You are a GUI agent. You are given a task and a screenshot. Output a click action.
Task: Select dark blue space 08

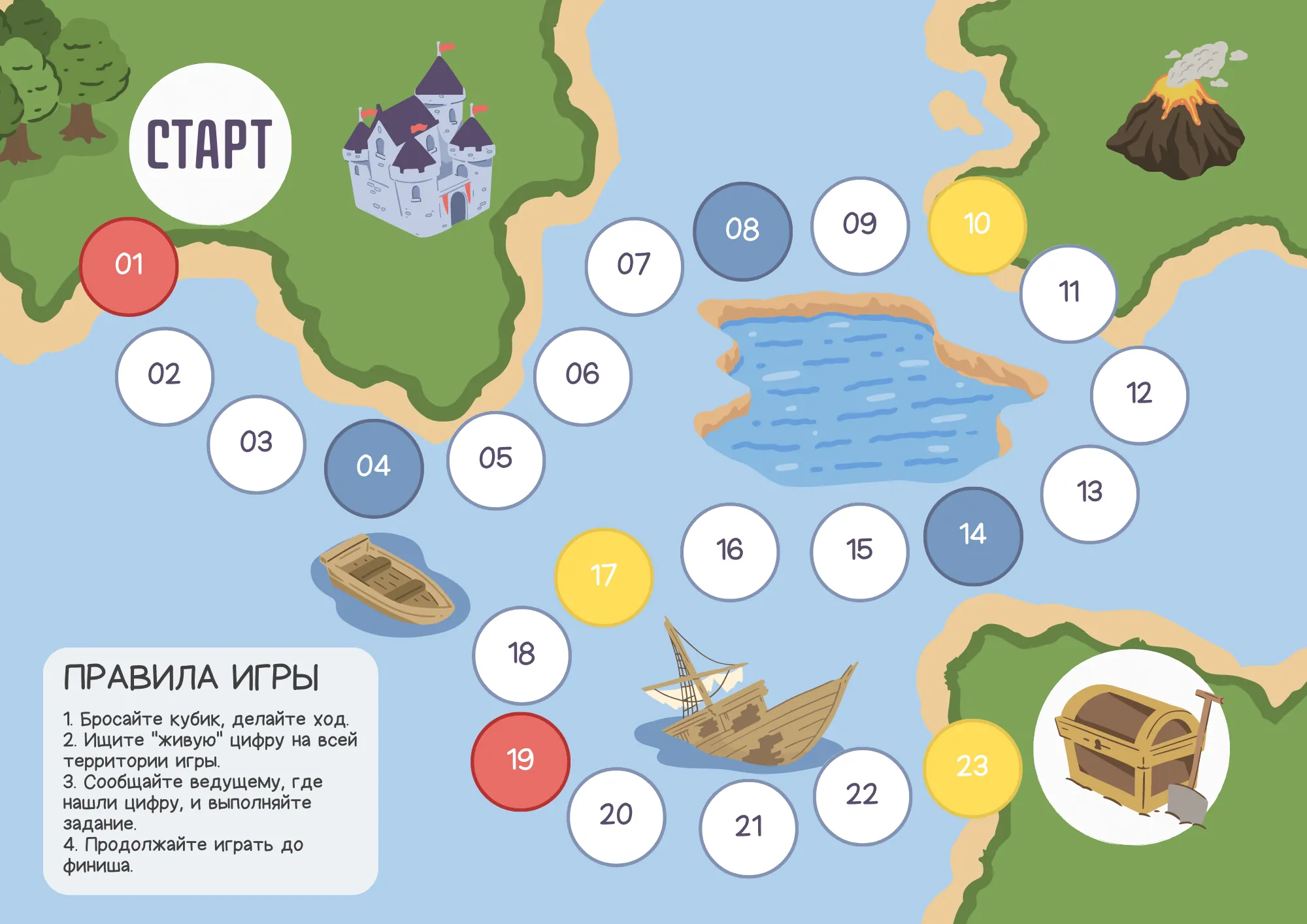(x=742, y=231)
